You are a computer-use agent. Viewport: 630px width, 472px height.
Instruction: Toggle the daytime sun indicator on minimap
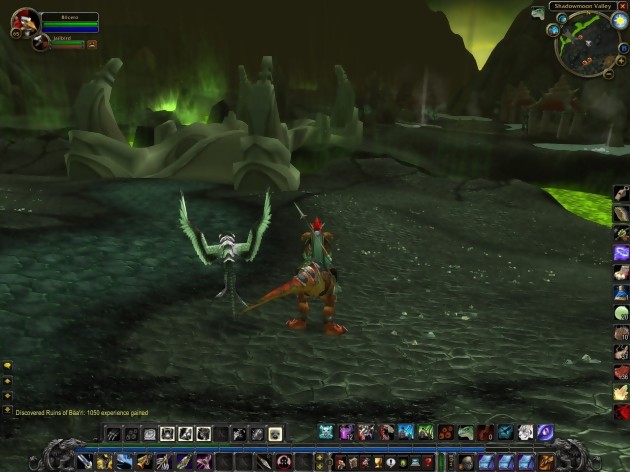point(619,21)
